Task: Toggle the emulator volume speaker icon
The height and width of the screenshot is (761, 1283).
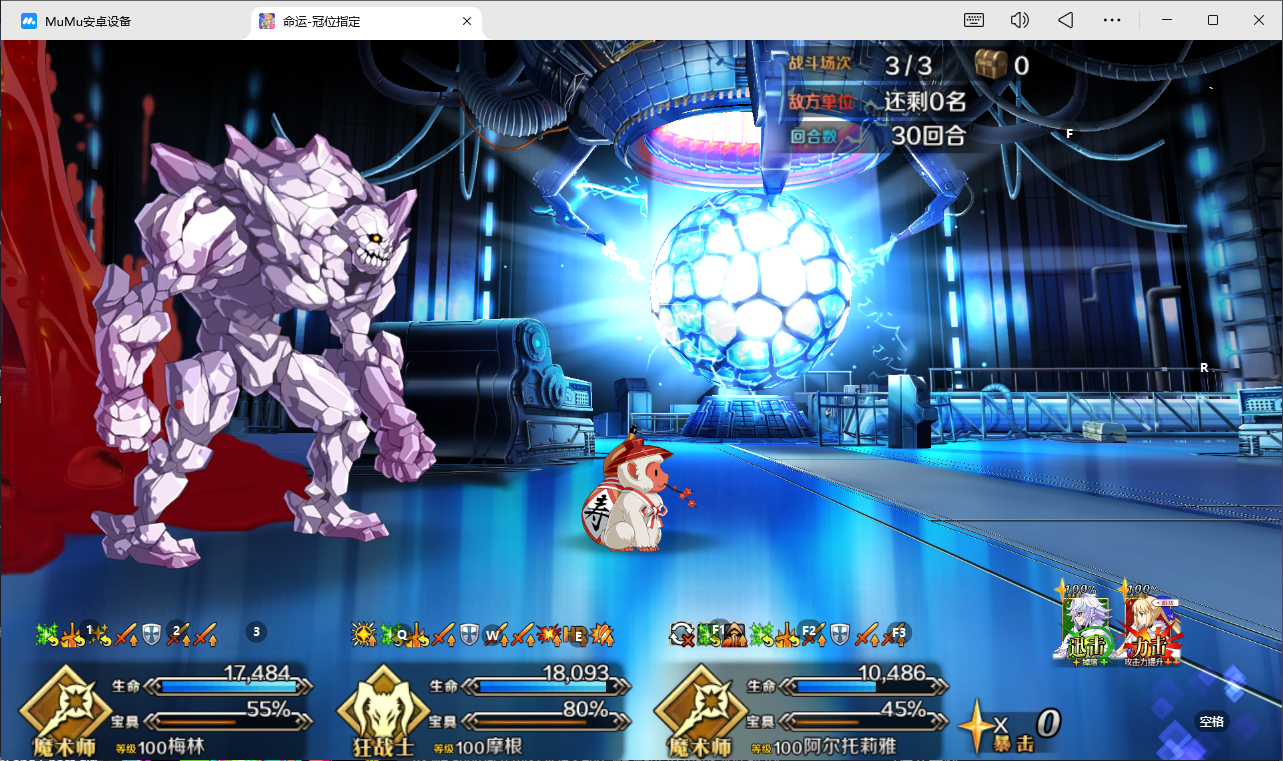Action: coord(1020,20)
